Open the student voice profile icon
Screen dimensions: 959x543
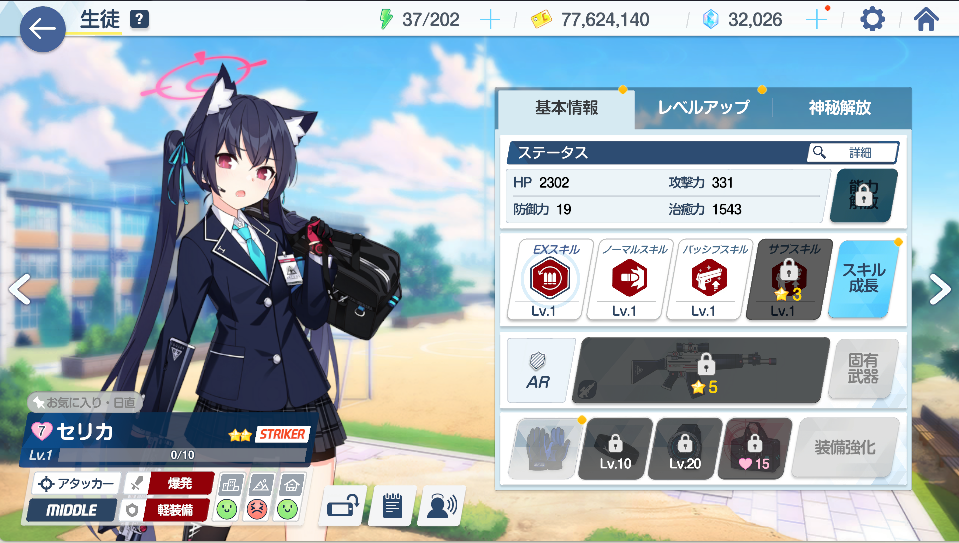pos(440,506)
